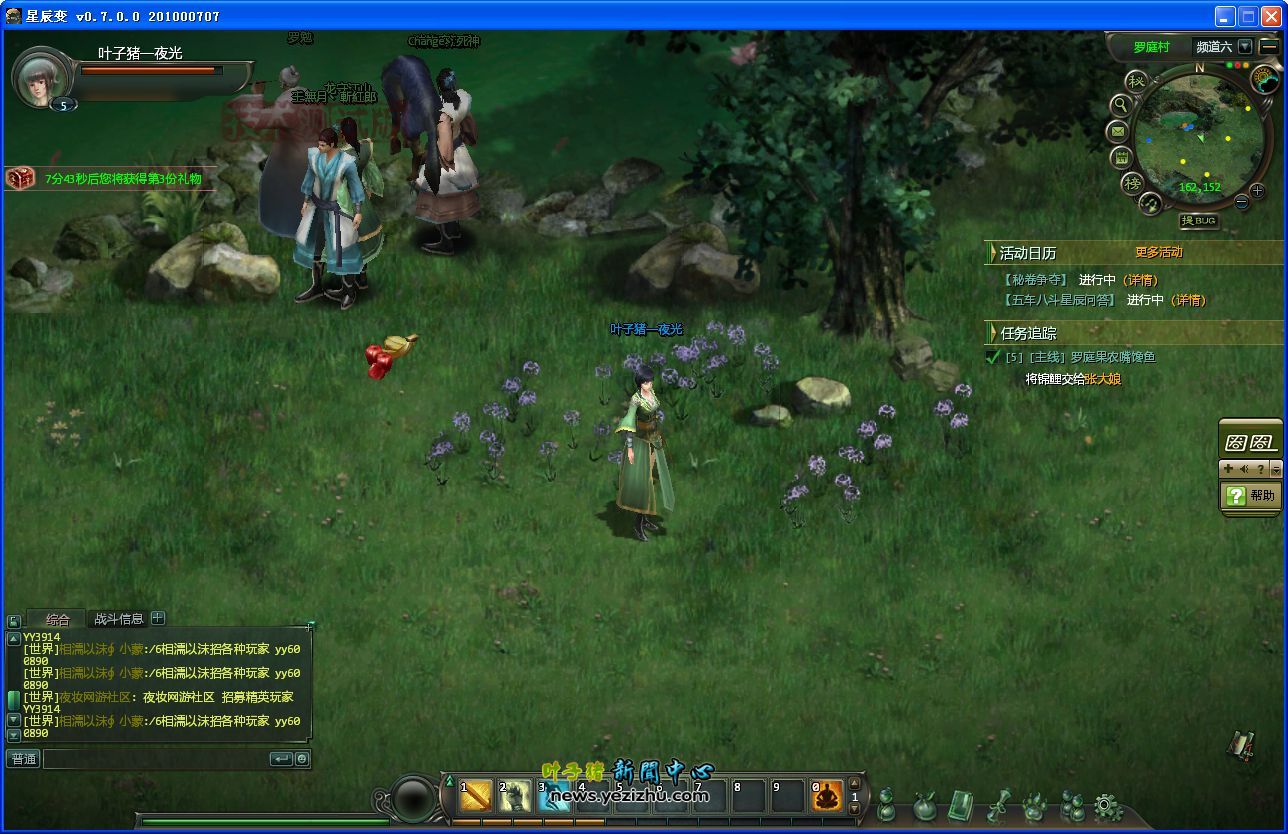Open 更多活动 more activities link
Viewport: 1288px width, 834px height.
click(x=1158, y=252)
